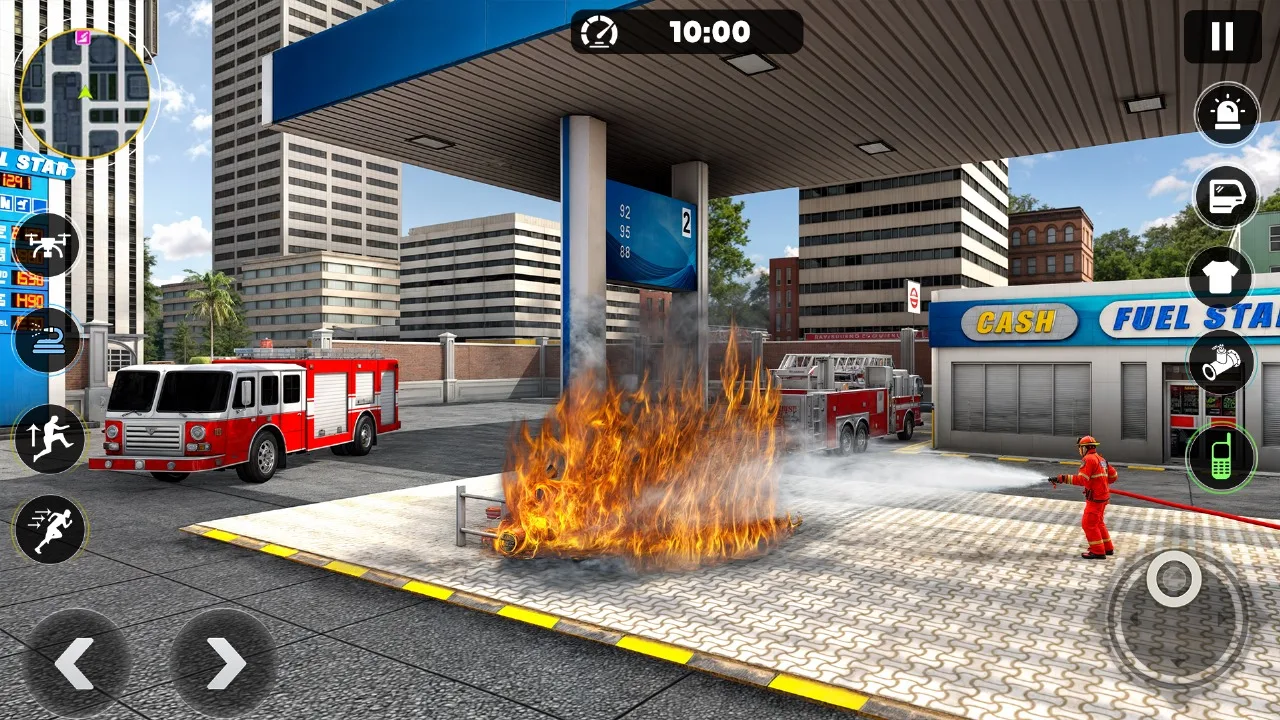Open the green mobile phone
This screenshot has width=1280, height=720.
pyautogui.click(x=1221, y=457)
